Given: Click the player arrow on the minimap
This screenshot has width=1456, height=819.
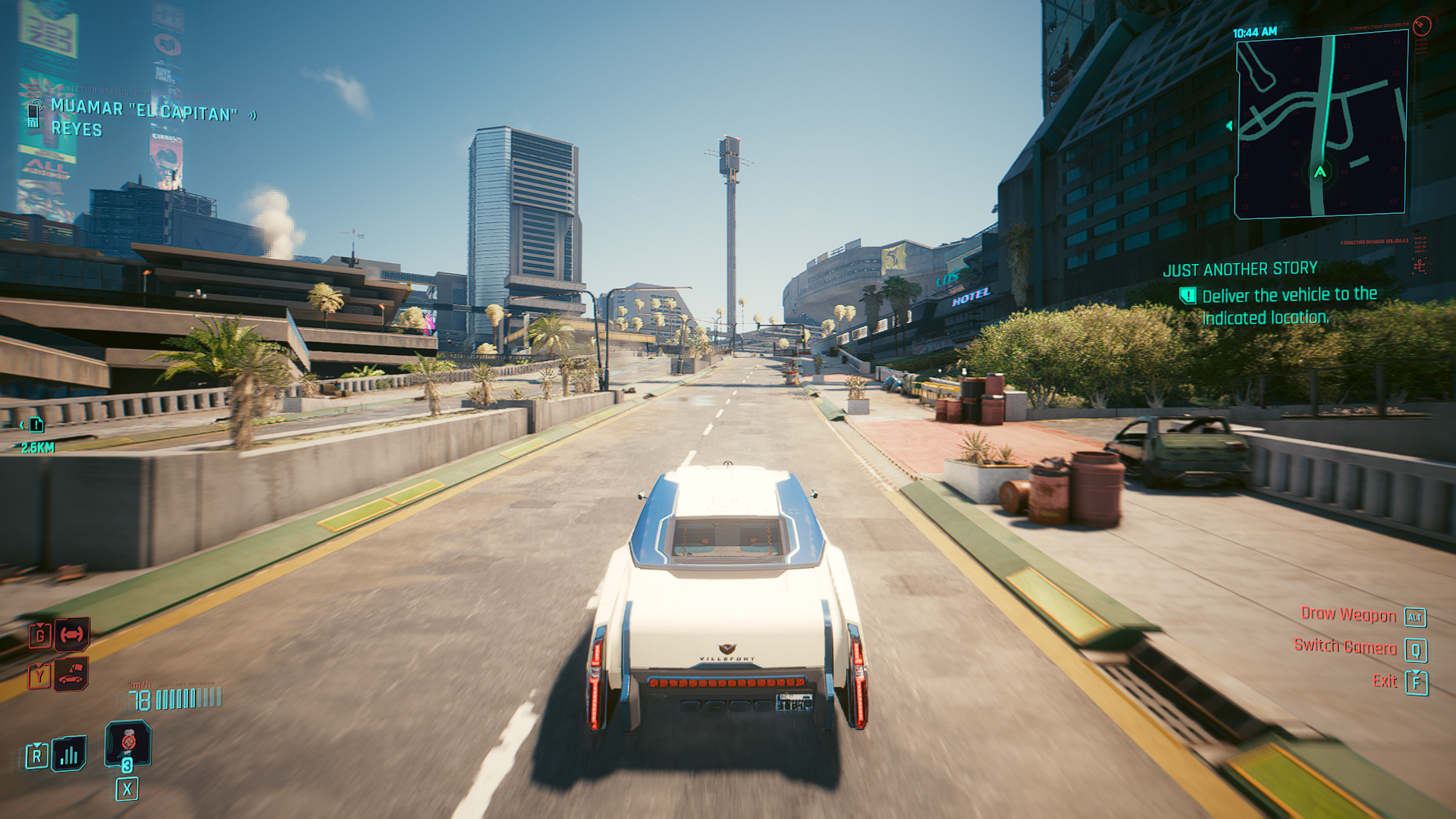Looking at the screenshot, I should (x=1320, y=172).
